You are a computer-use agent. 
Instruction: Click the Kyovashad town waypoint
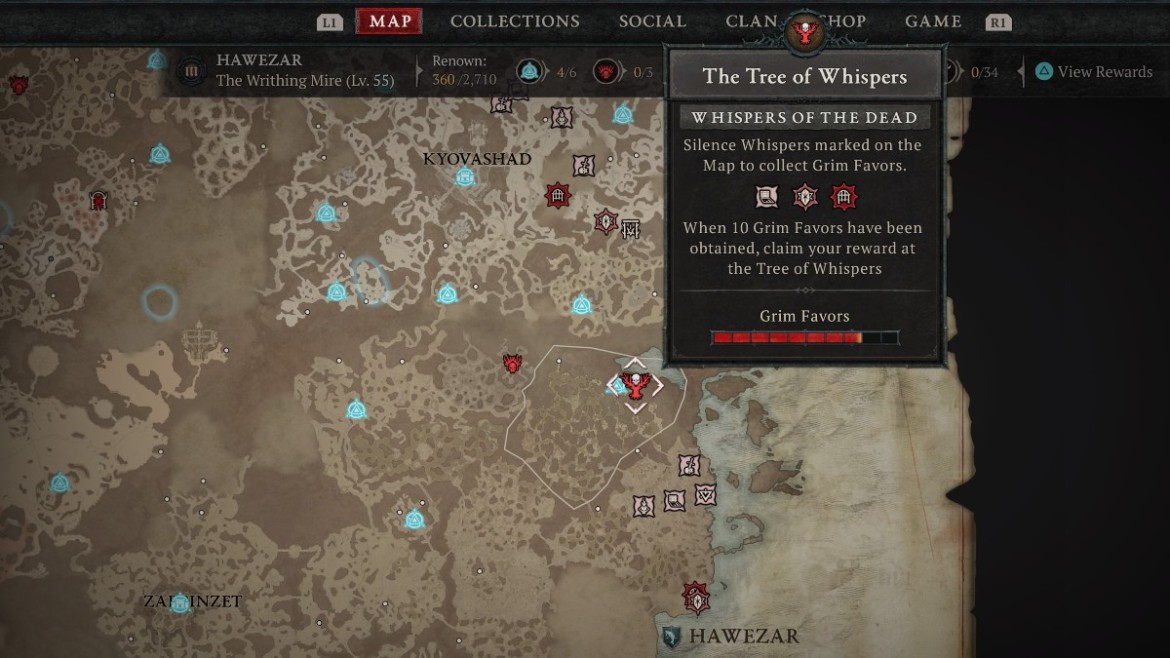click(x=464, y=178)
